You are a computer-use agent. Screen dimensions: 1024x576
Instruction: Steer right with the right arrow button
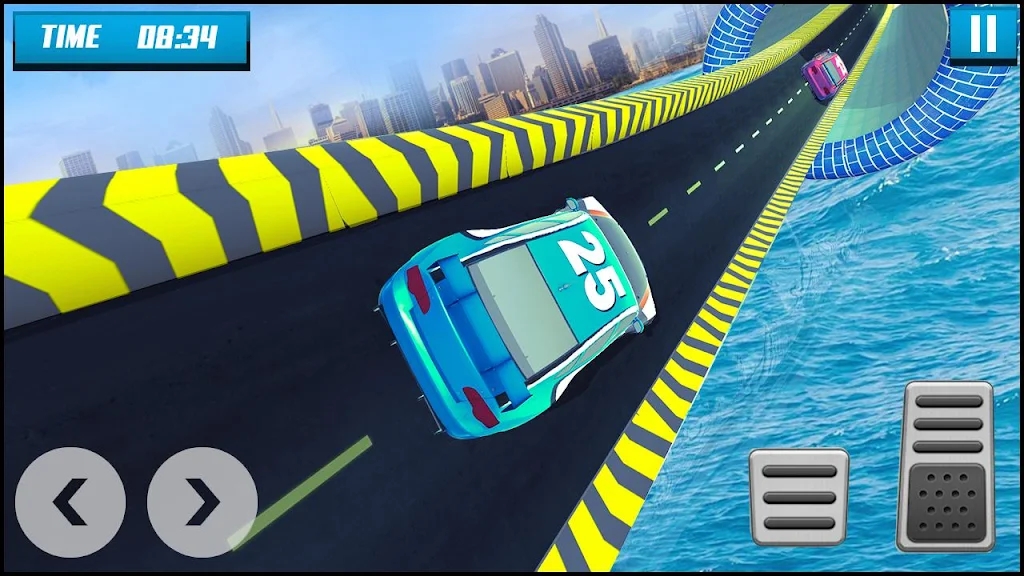[x=202, y=503]
